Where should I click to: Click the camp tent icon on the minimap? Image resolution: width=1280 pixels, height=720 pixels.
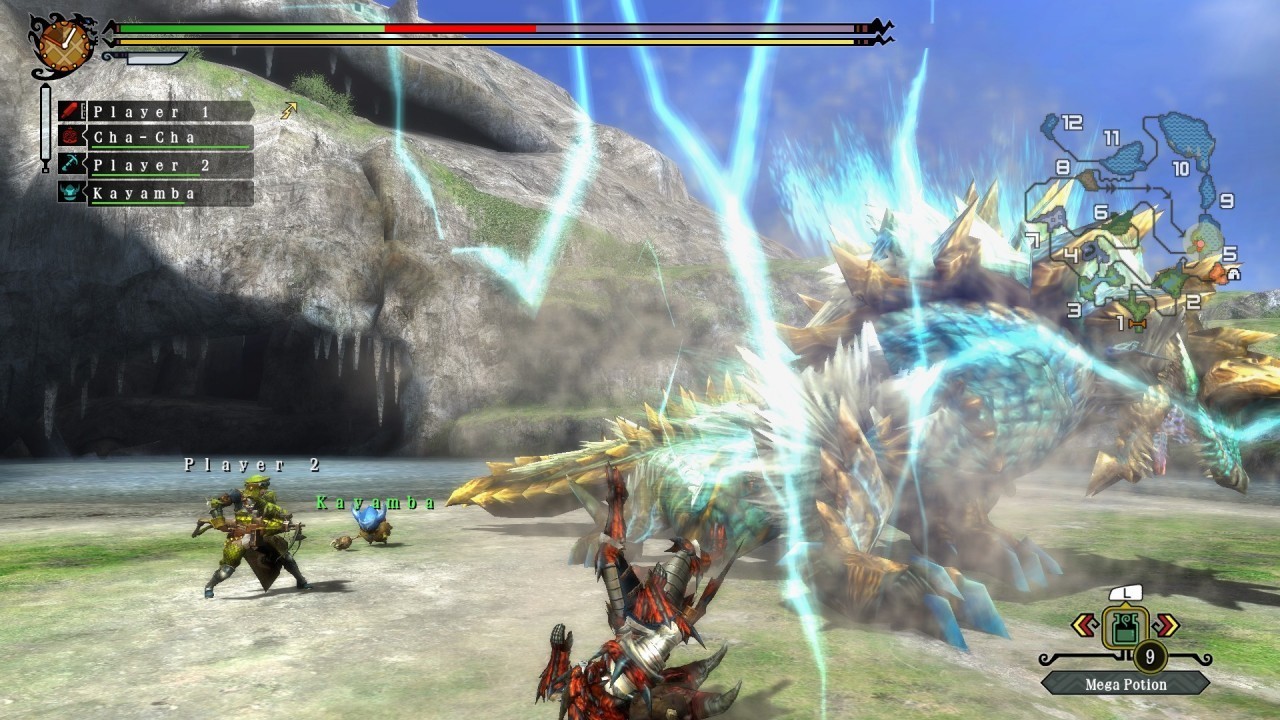click(1233, 273)
